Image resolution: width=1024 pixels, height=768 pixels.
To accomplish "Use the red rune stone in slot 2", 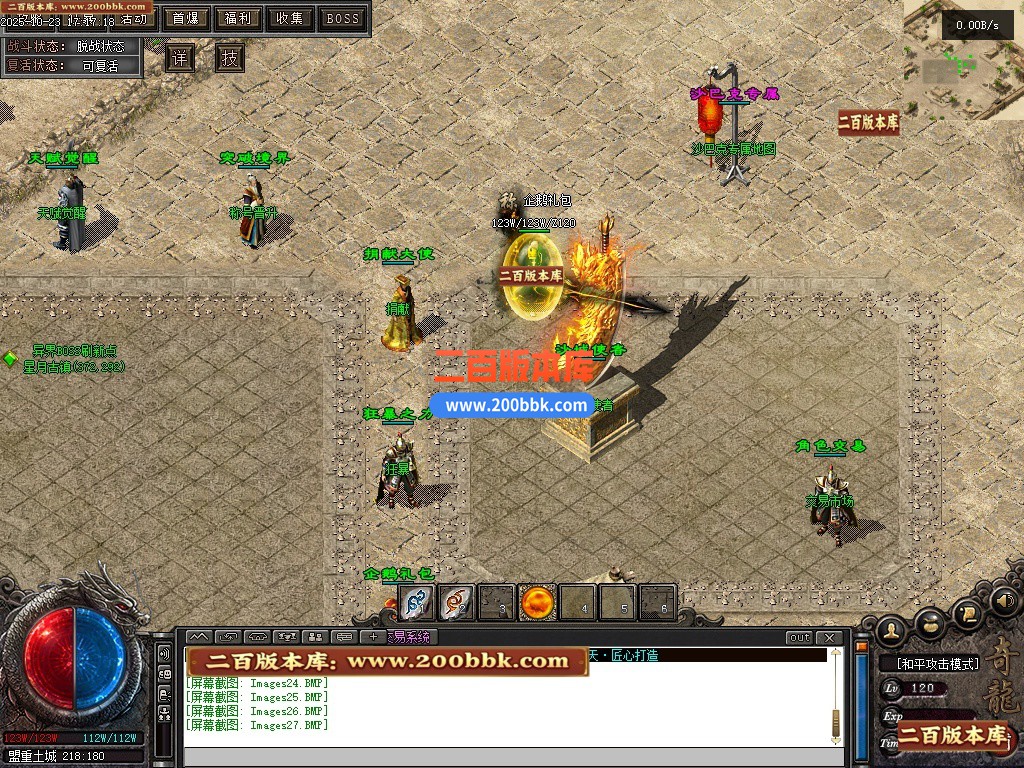I will click(x=457, y=602).
